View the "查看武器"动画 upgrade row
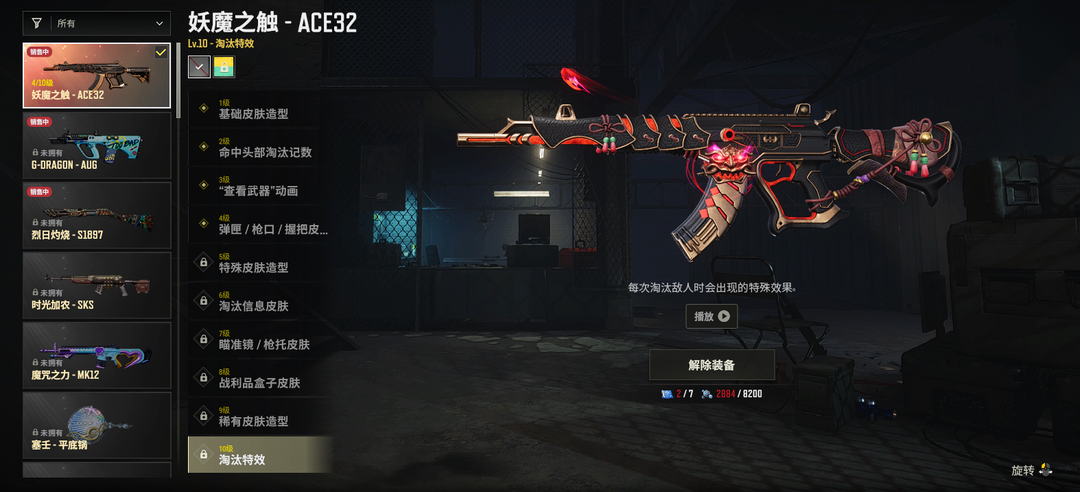Image resolution: width=1080 pixels, height=492 pixels. tap(260, 187)
